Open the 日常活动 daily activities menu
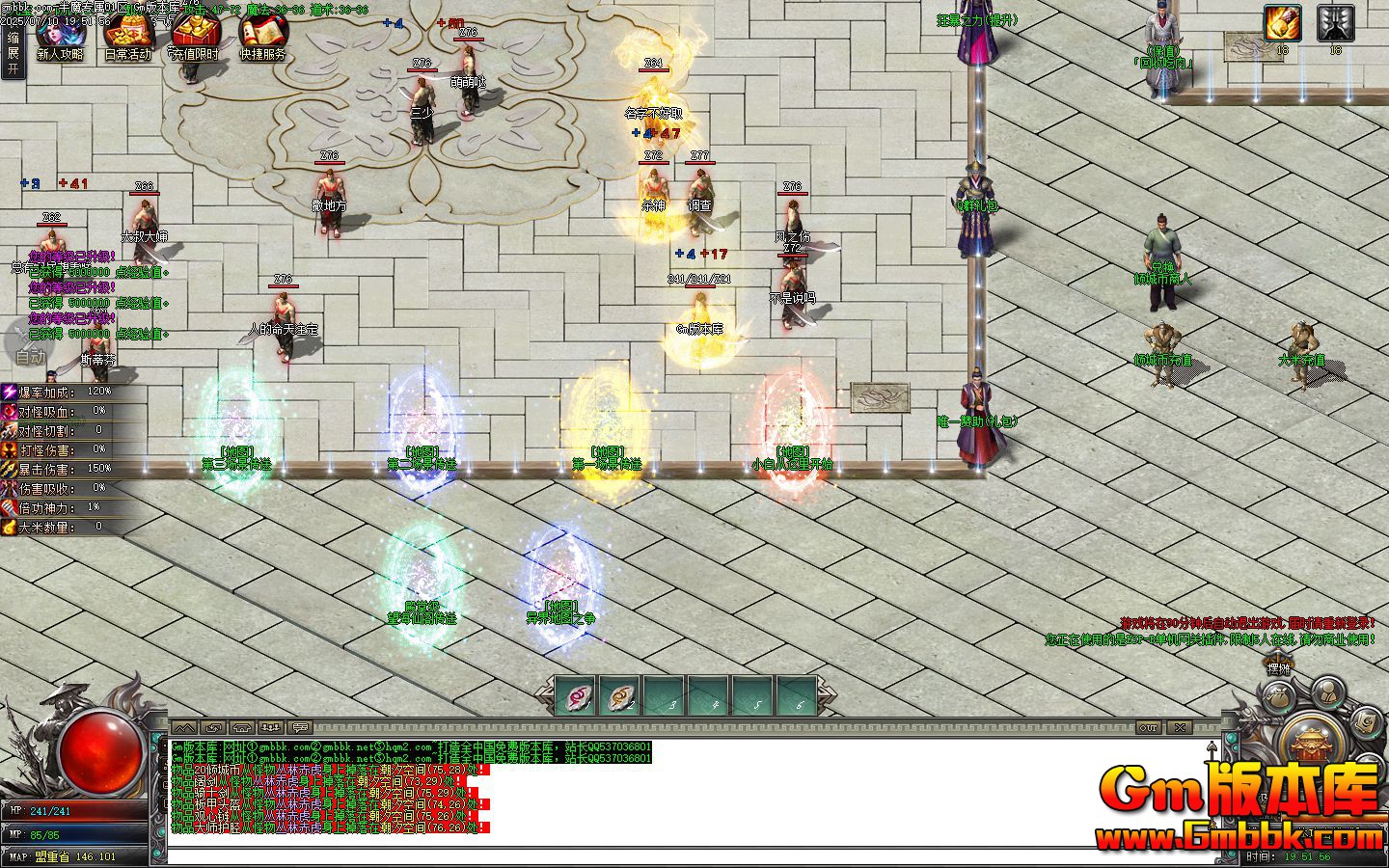 (127, 39)
